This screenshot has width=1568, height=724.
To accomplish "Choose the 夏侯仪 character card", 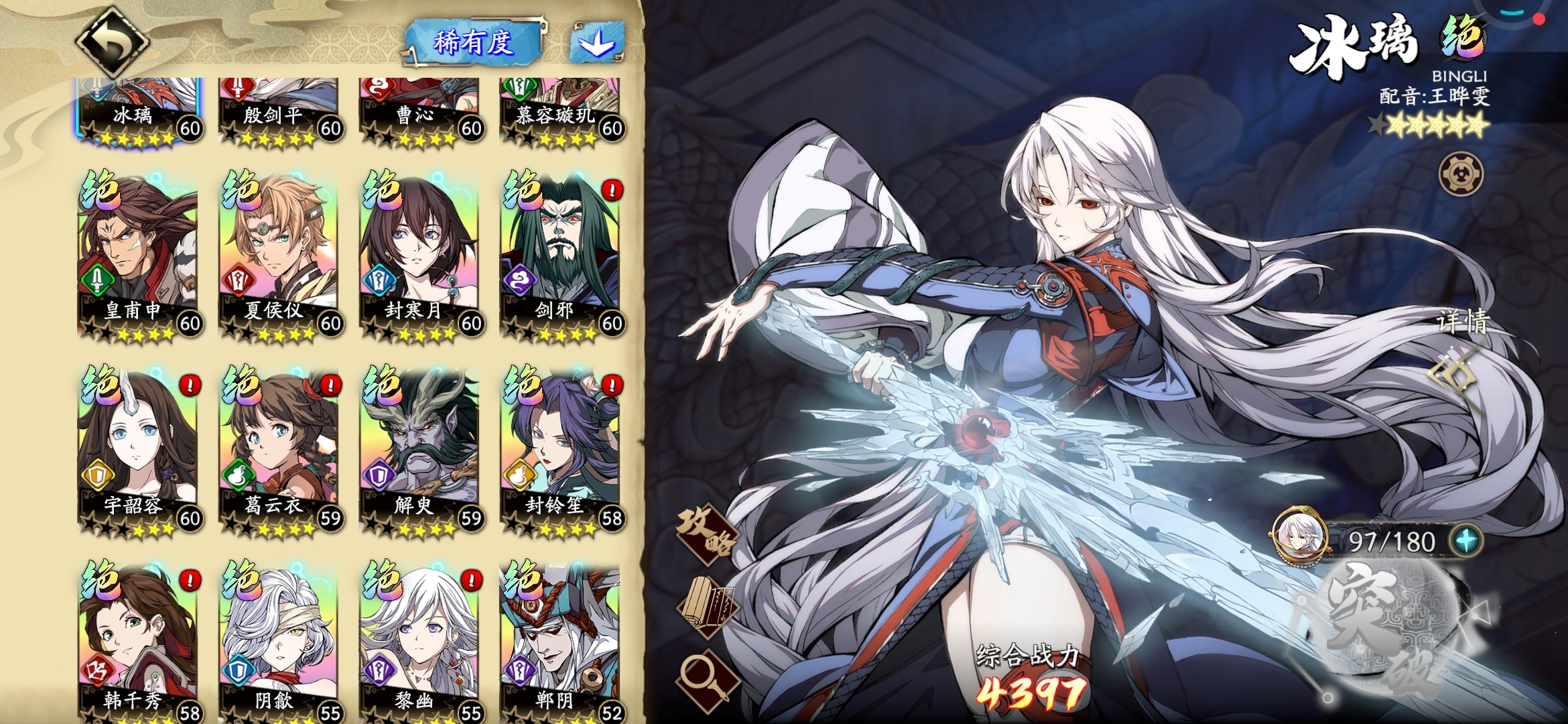I will click(x=280, y=255).
